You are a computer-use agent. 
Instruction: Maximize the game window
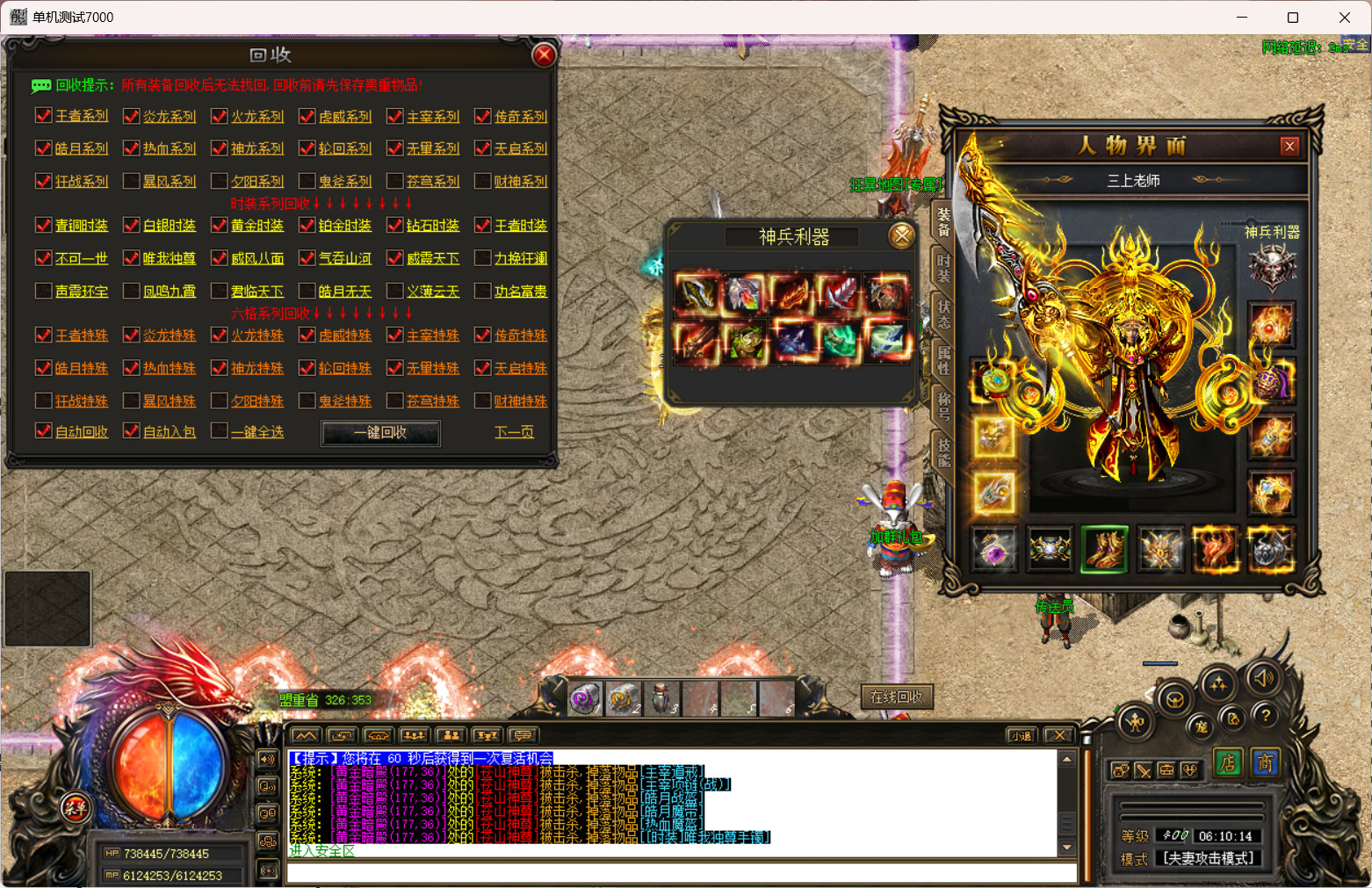click(1293, 18)
